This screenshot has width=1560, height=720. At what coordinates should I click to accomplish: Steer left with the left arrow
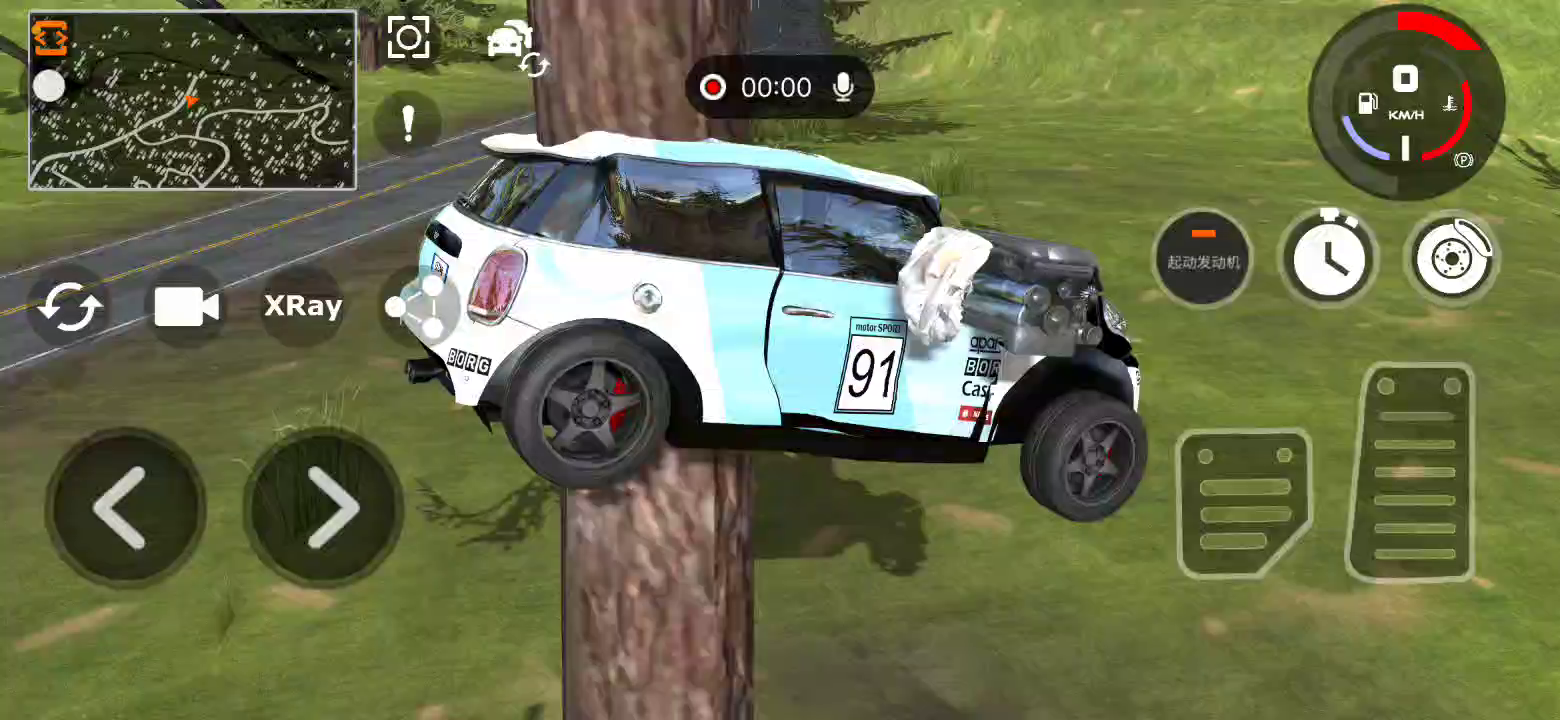click(x=125, y=507)
